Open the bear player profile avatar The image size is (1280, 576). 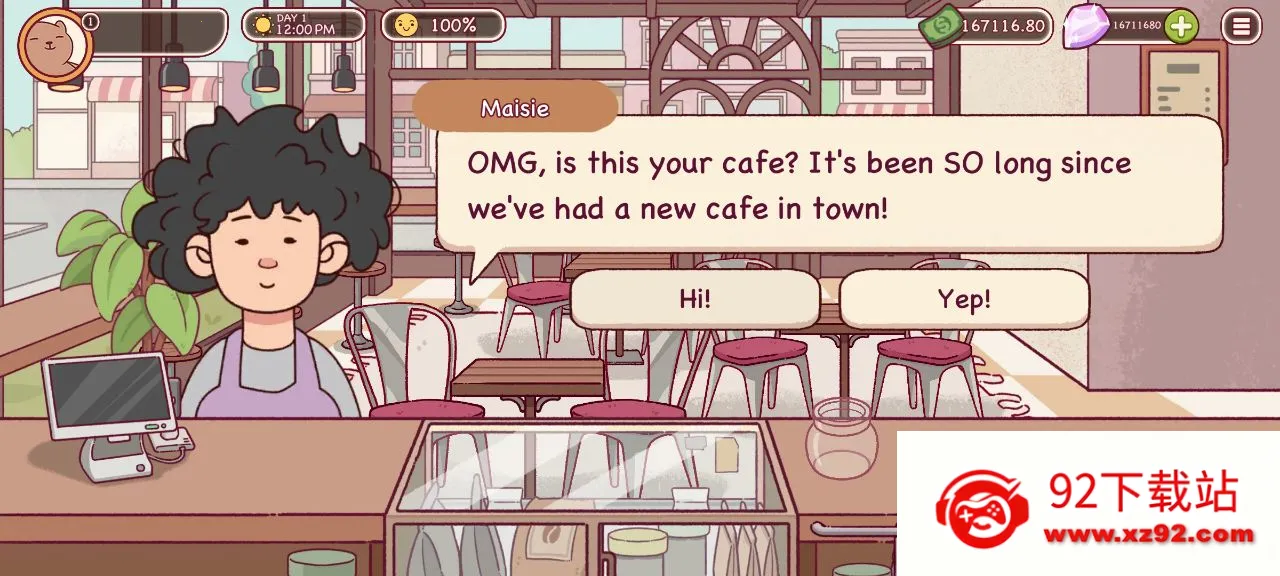coord(54,45)
